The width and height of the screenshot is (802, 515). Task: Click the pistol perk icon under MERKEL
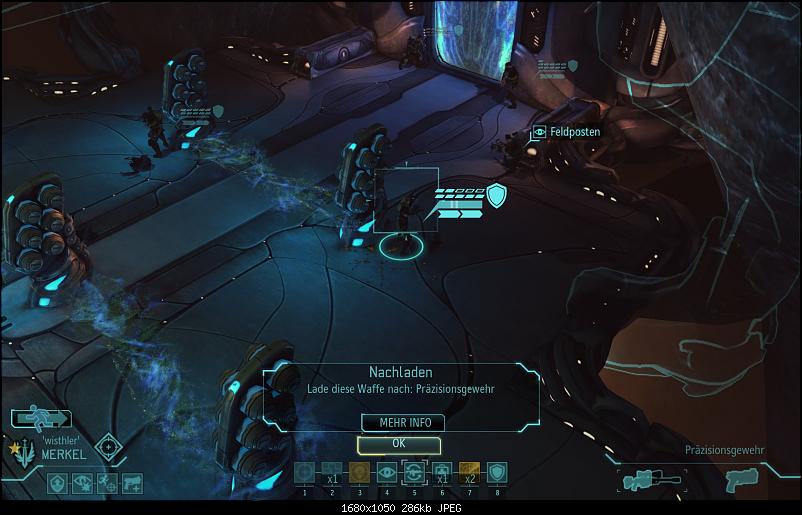pos(131,482)
